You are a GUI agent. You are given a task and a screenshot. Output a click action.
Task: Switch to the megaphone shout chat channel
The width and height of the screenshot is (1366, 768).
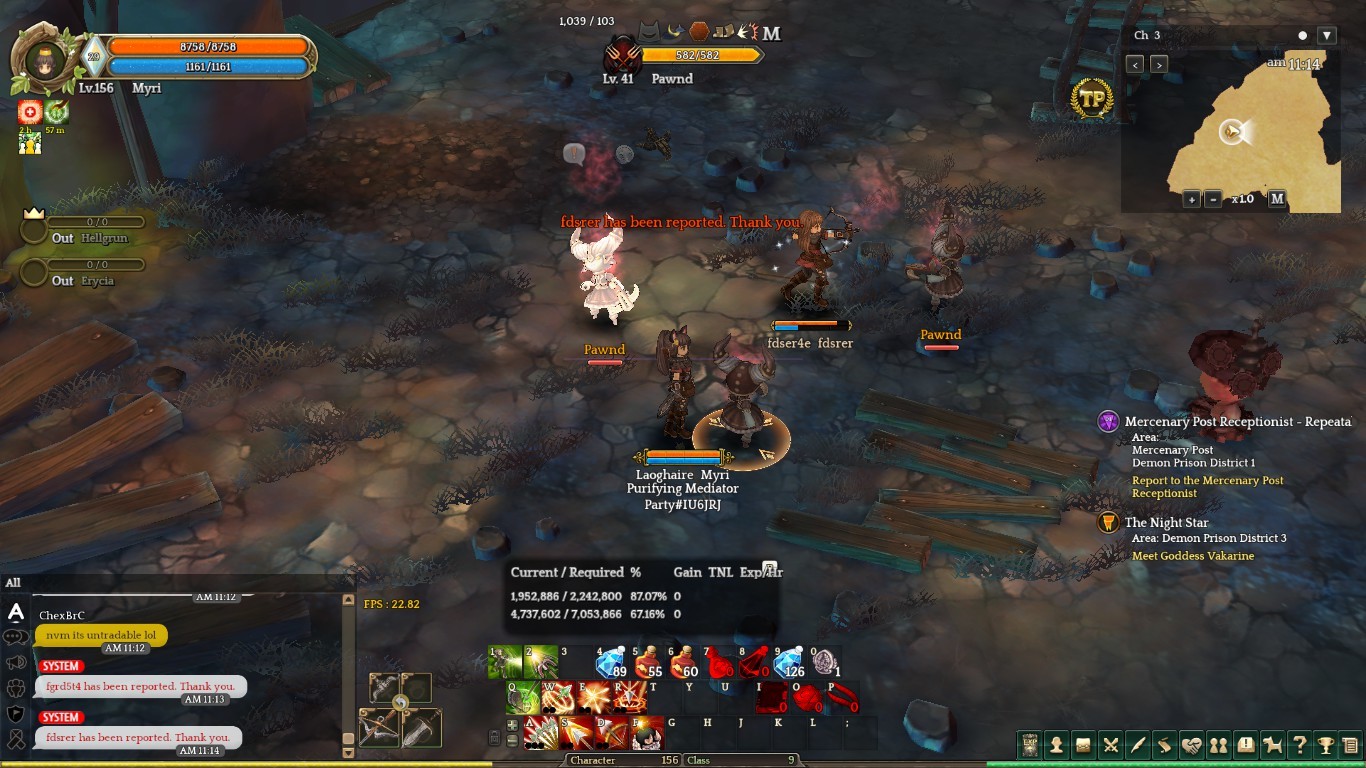[x=16, y=662]
